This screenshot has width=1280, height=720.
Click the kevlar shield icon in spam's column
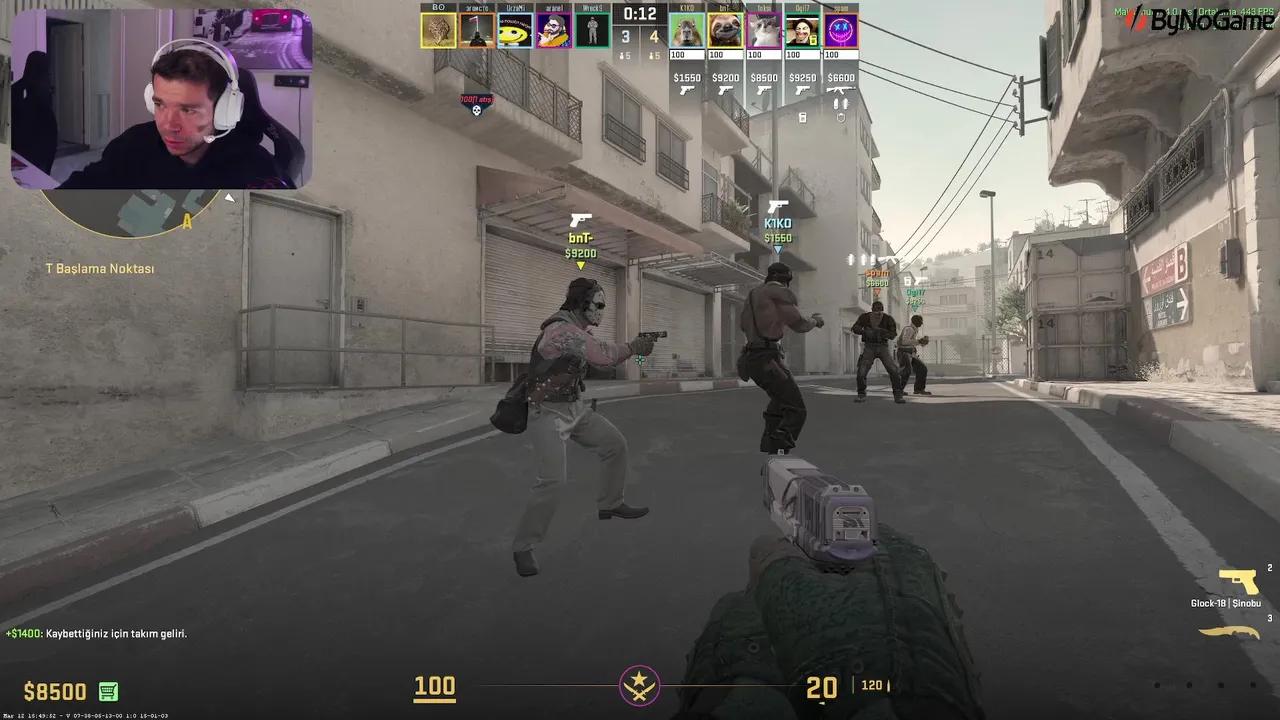(843, 117)
